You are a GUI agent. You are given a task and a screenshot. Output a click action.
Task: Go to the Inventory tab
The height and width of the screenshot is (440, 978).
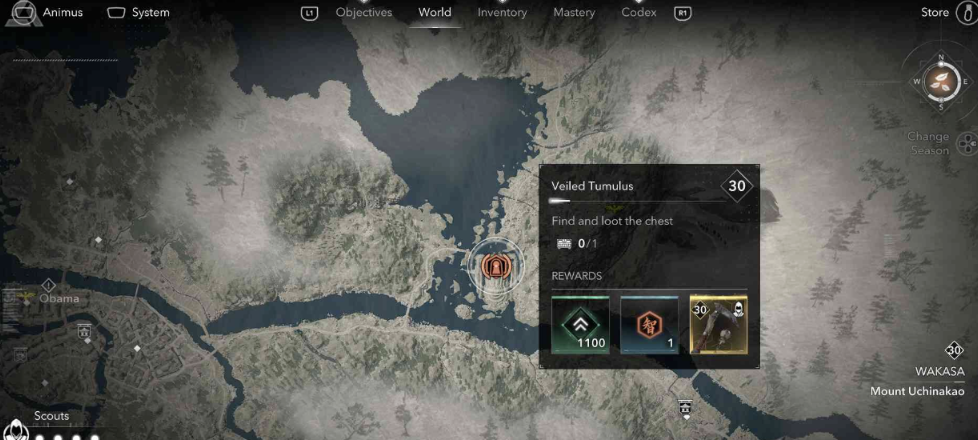(x=502, y=13)
